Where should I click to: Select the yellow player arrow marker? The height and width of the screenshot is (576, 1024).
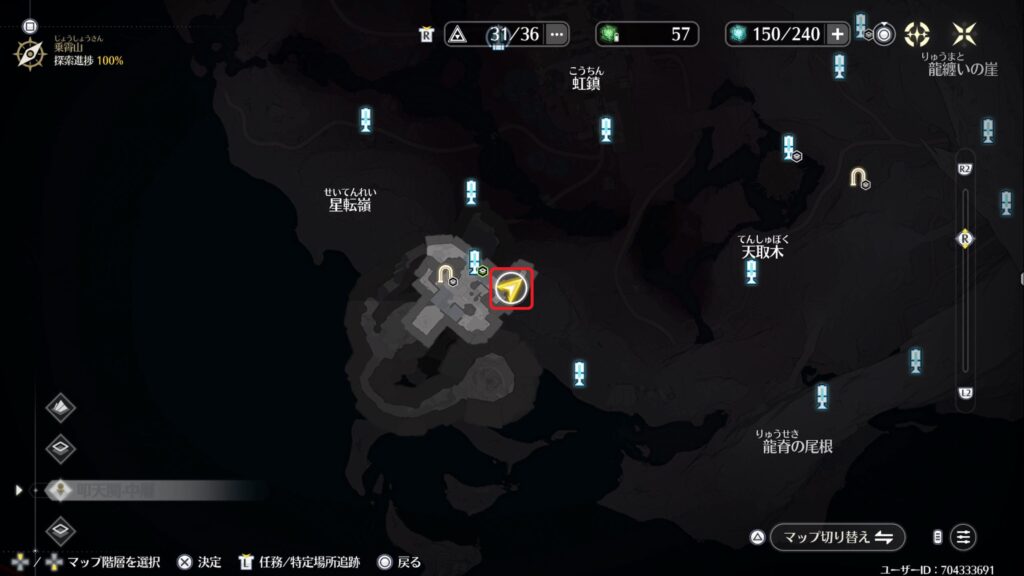pyautogui.click(x=511, y=290)
